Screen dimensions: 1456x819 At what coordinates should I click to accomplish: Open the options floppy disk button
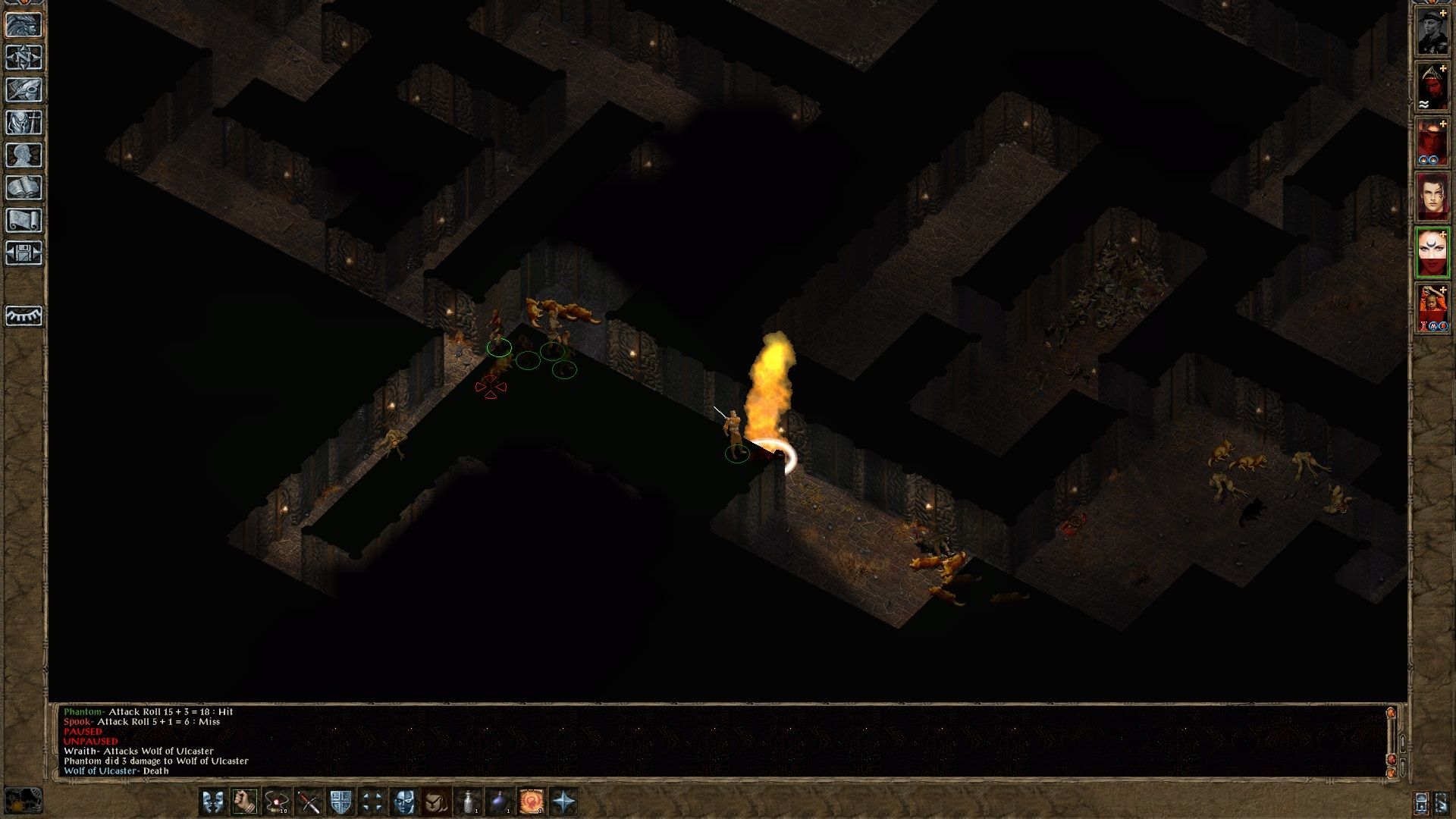(24, 253)
